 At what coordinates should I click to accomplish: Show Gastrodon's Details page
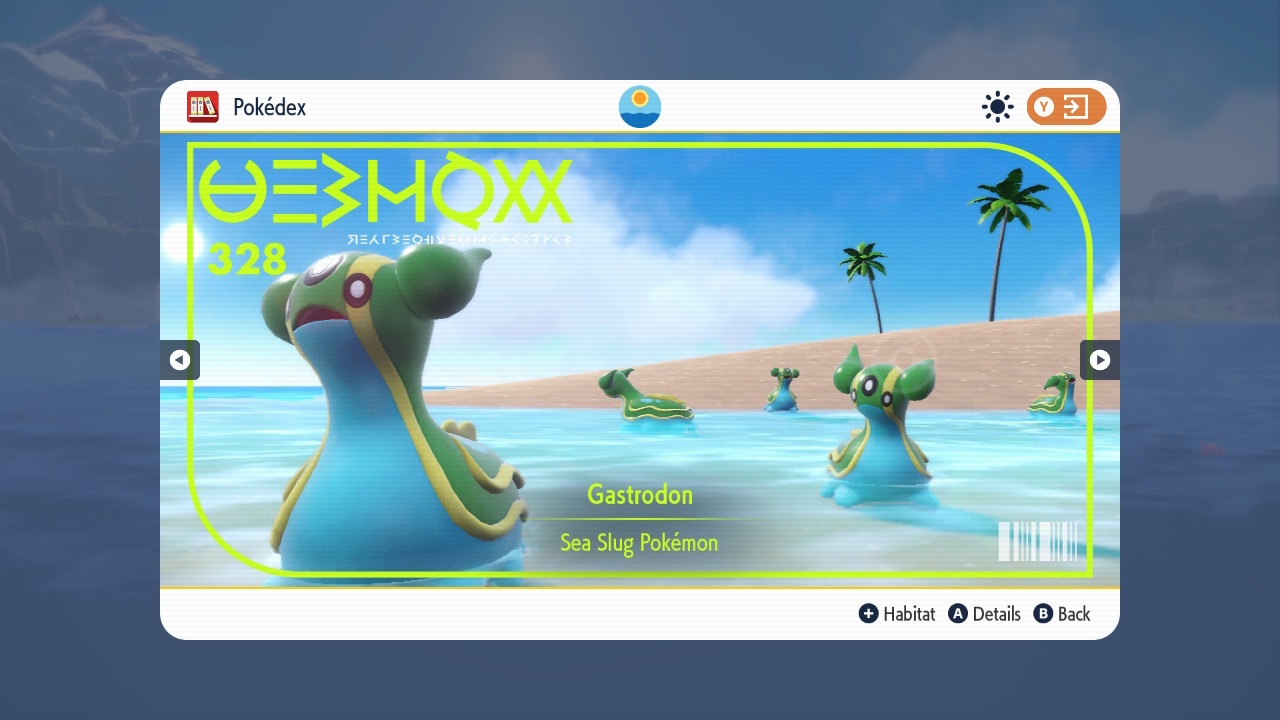click(985, 614)
